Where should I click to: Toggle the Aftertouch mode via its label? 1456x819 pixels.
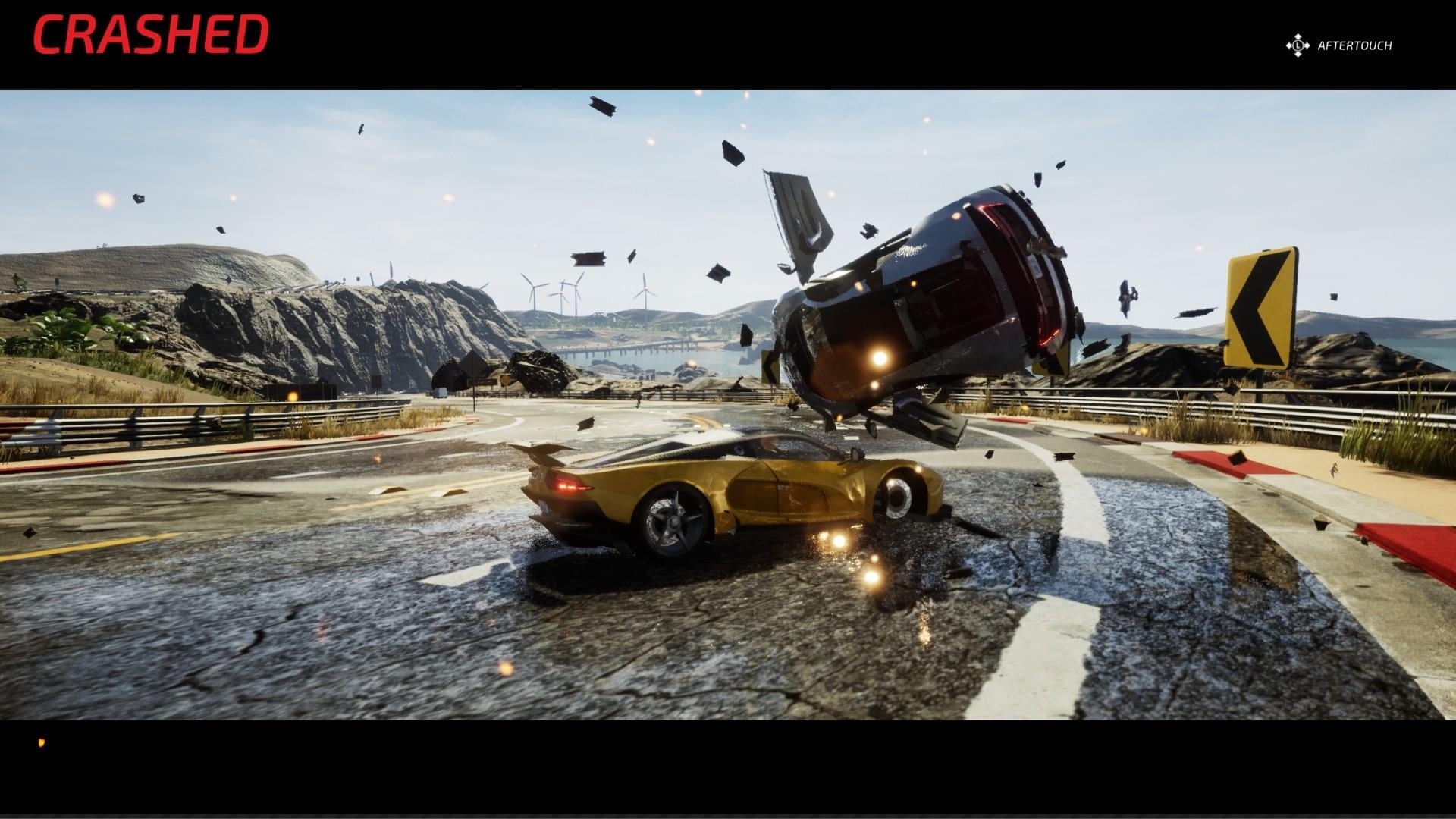click(x=1355, y=45)
